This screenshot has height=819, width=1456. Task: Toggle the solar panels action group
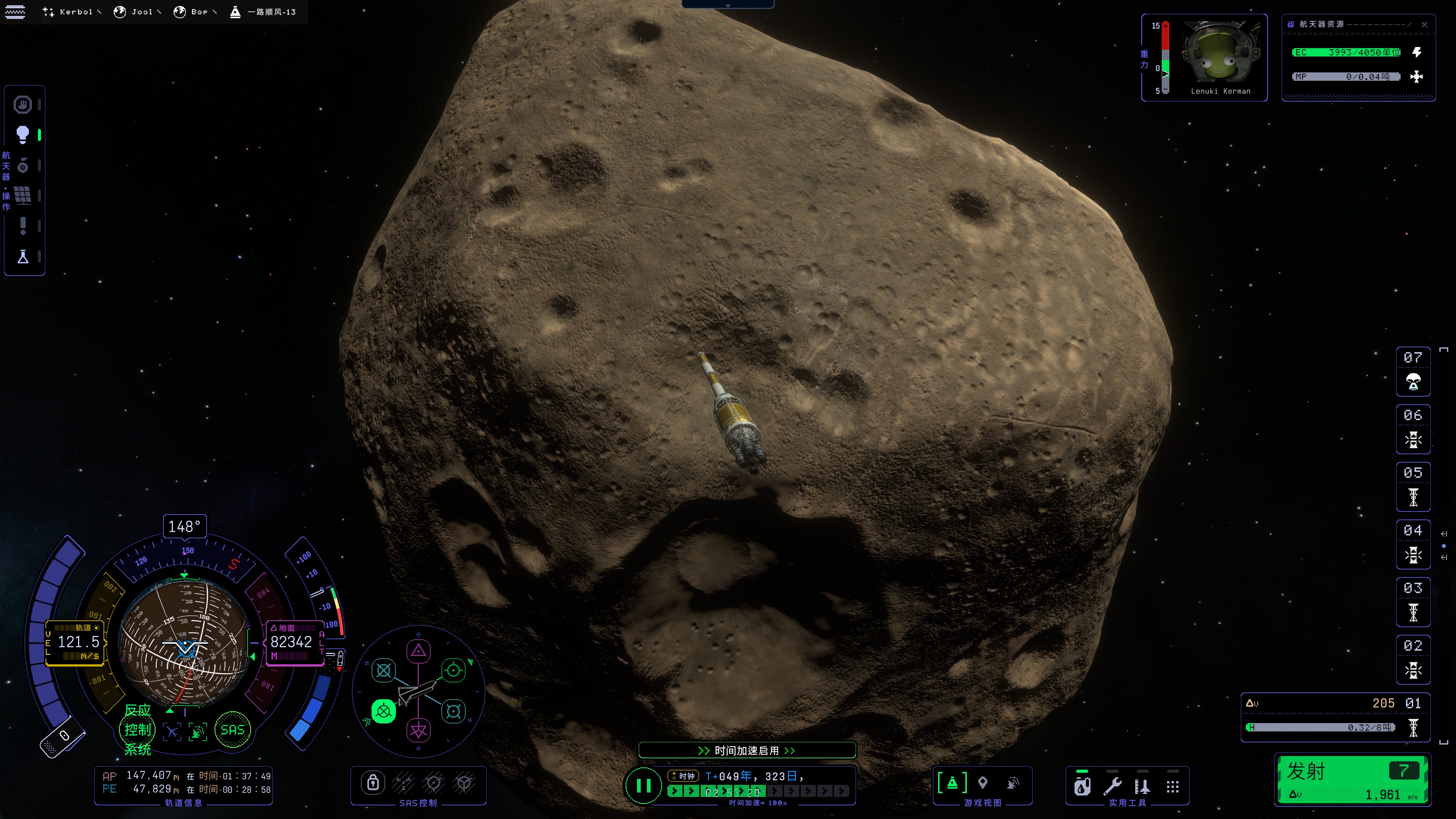point(23,196)
